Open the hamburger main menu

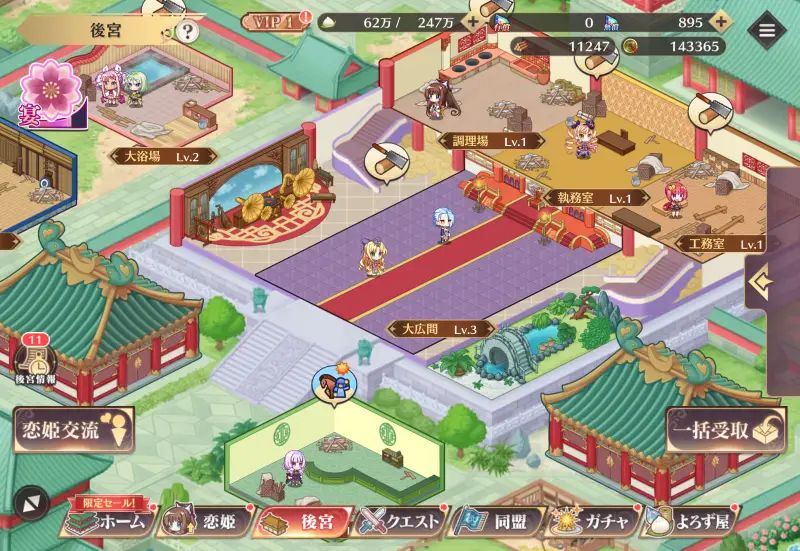click(767, 30)
